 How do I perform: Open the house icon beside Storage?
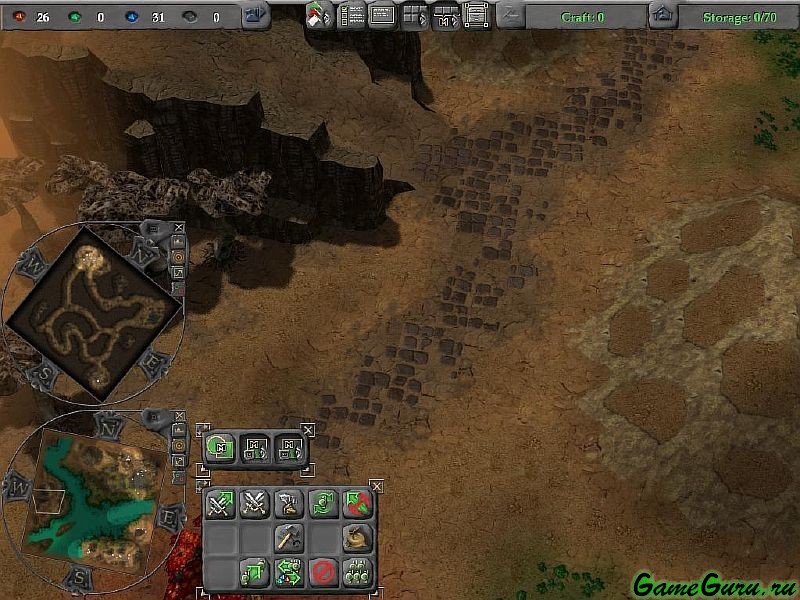(661, 15)
